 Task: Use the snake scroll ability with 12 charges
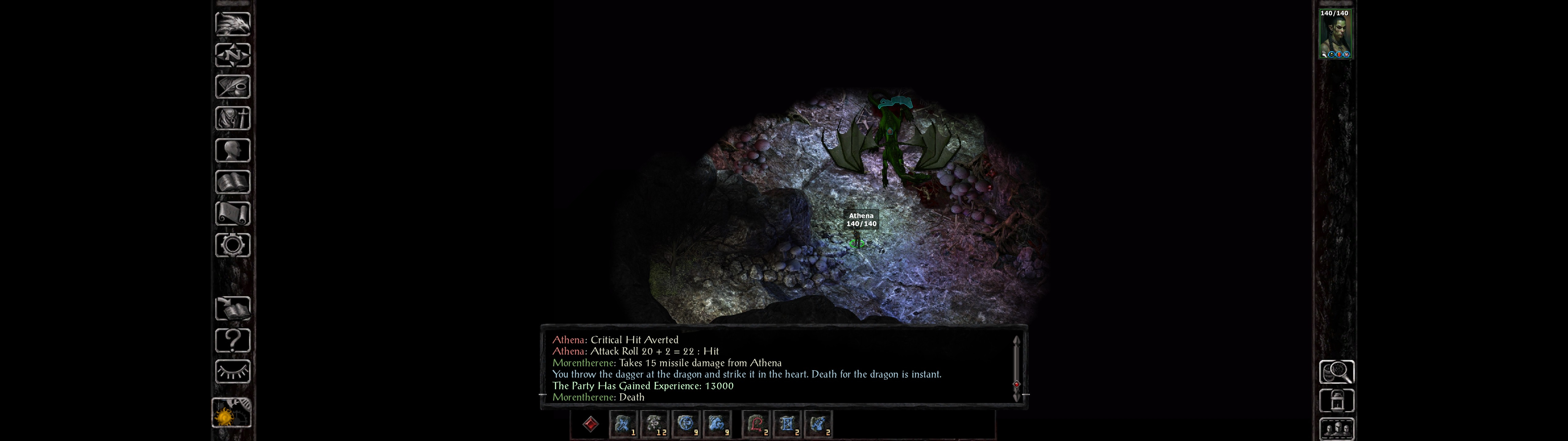pyautogui.click(x=654, y=424)
